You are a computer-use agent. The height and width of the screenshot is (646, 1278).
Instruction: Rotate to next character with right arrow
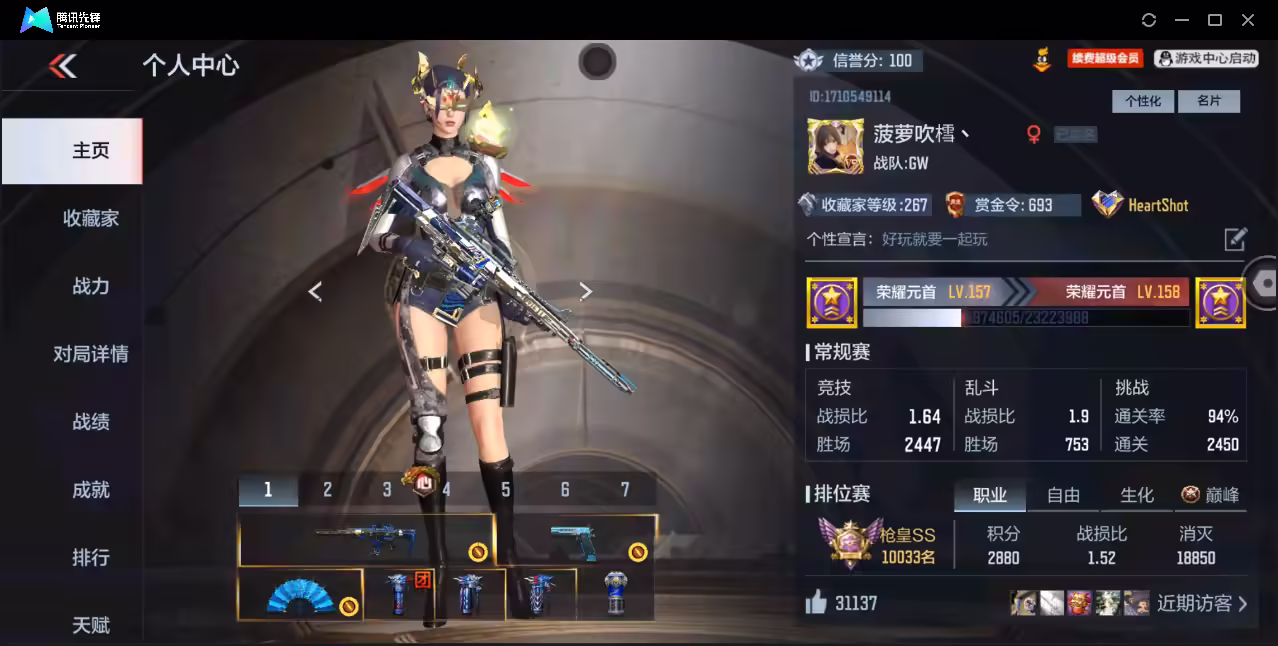pos(586,291)
